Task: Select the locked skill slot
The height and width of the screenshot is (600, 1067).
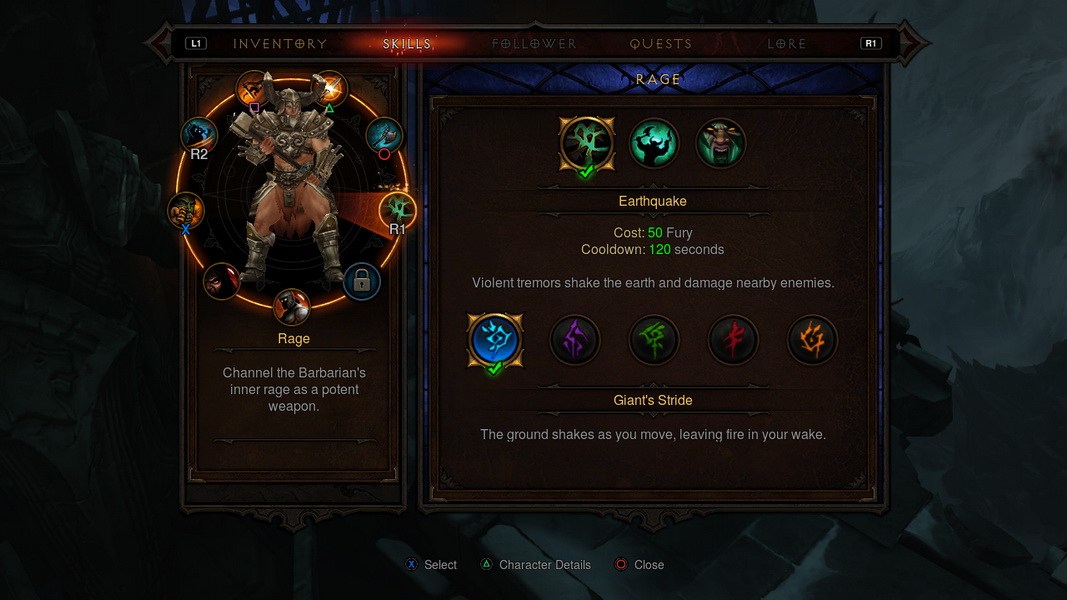Action: click(361, 282)
